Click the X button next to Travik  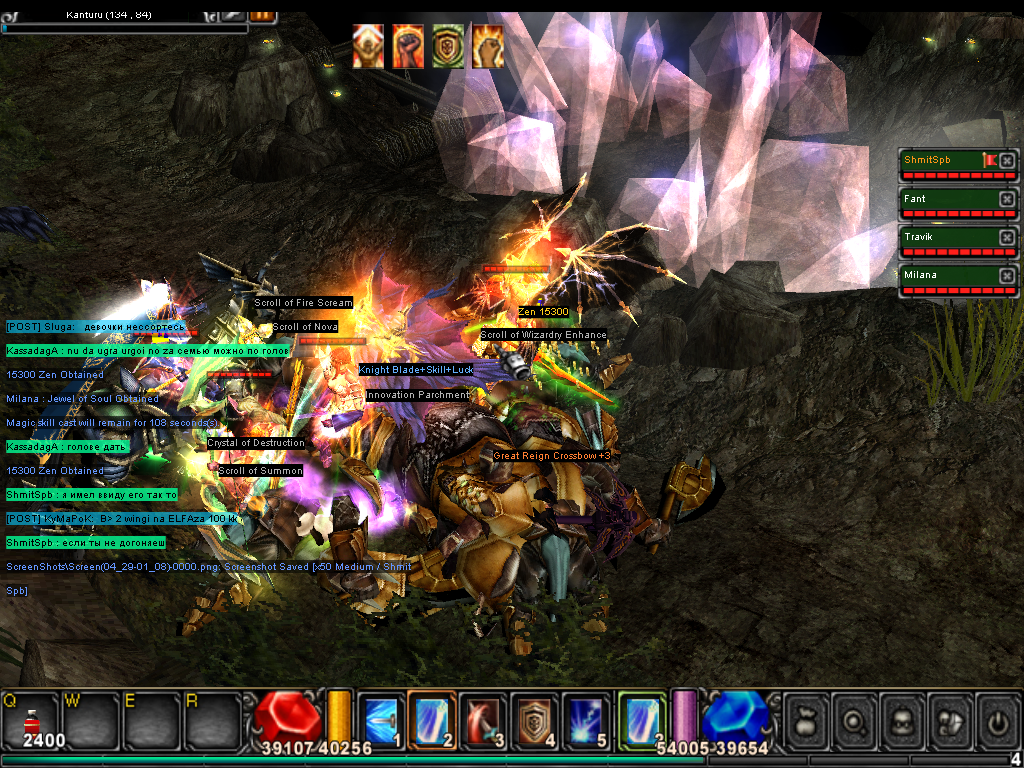(x=1007, y=237)
